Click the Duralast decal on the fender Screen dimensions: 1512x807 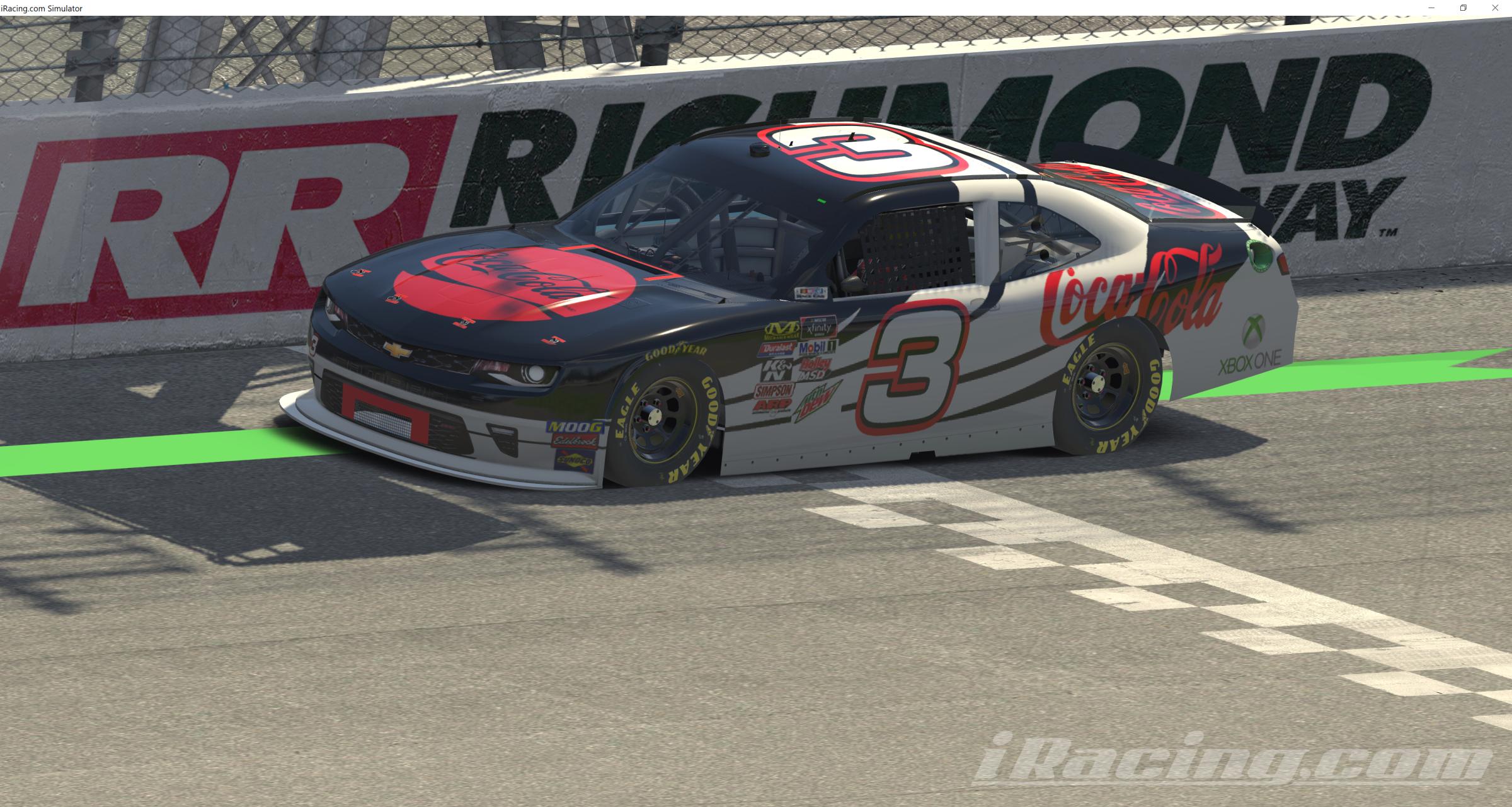776,349
